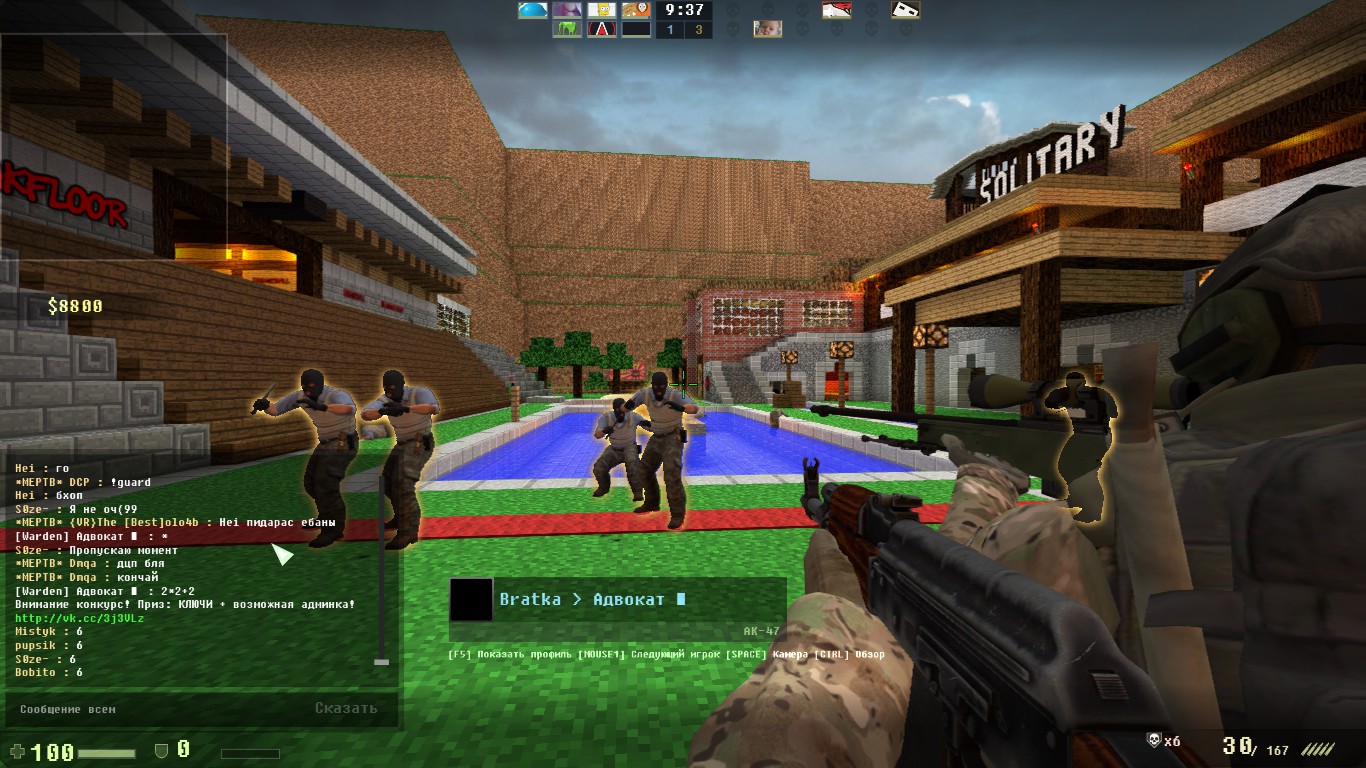This screenshot has width=1366, height=768.
Task: Grab the chat scrollbar handle
Action: tap(380, 662)
